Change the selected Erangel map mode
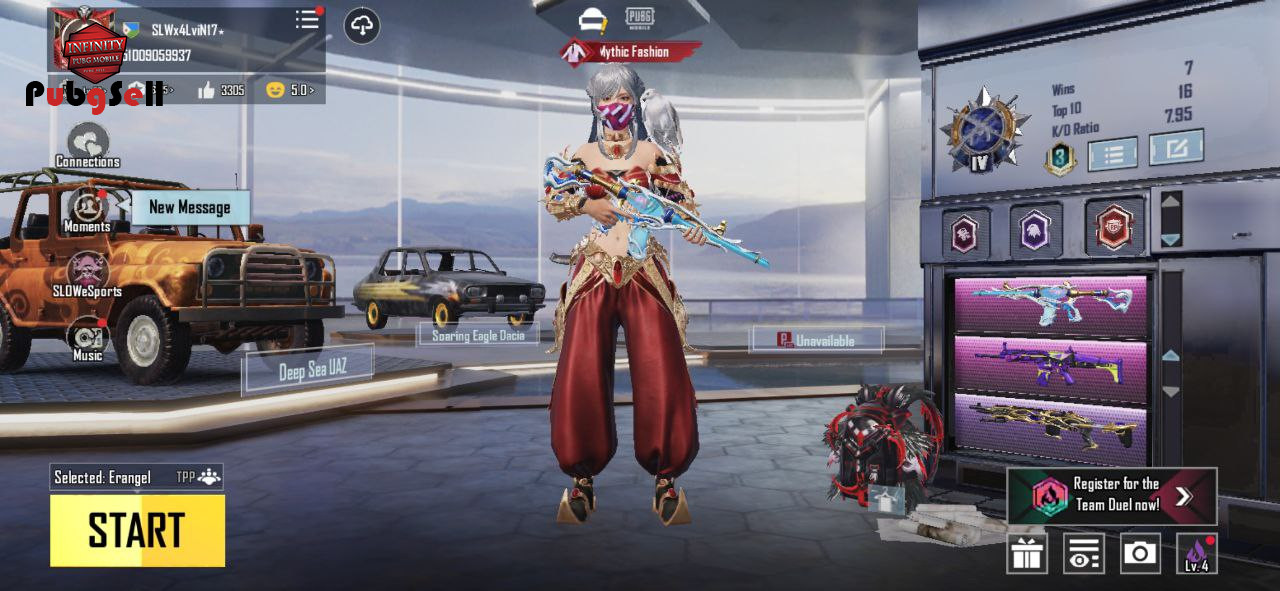 [136, 477]
